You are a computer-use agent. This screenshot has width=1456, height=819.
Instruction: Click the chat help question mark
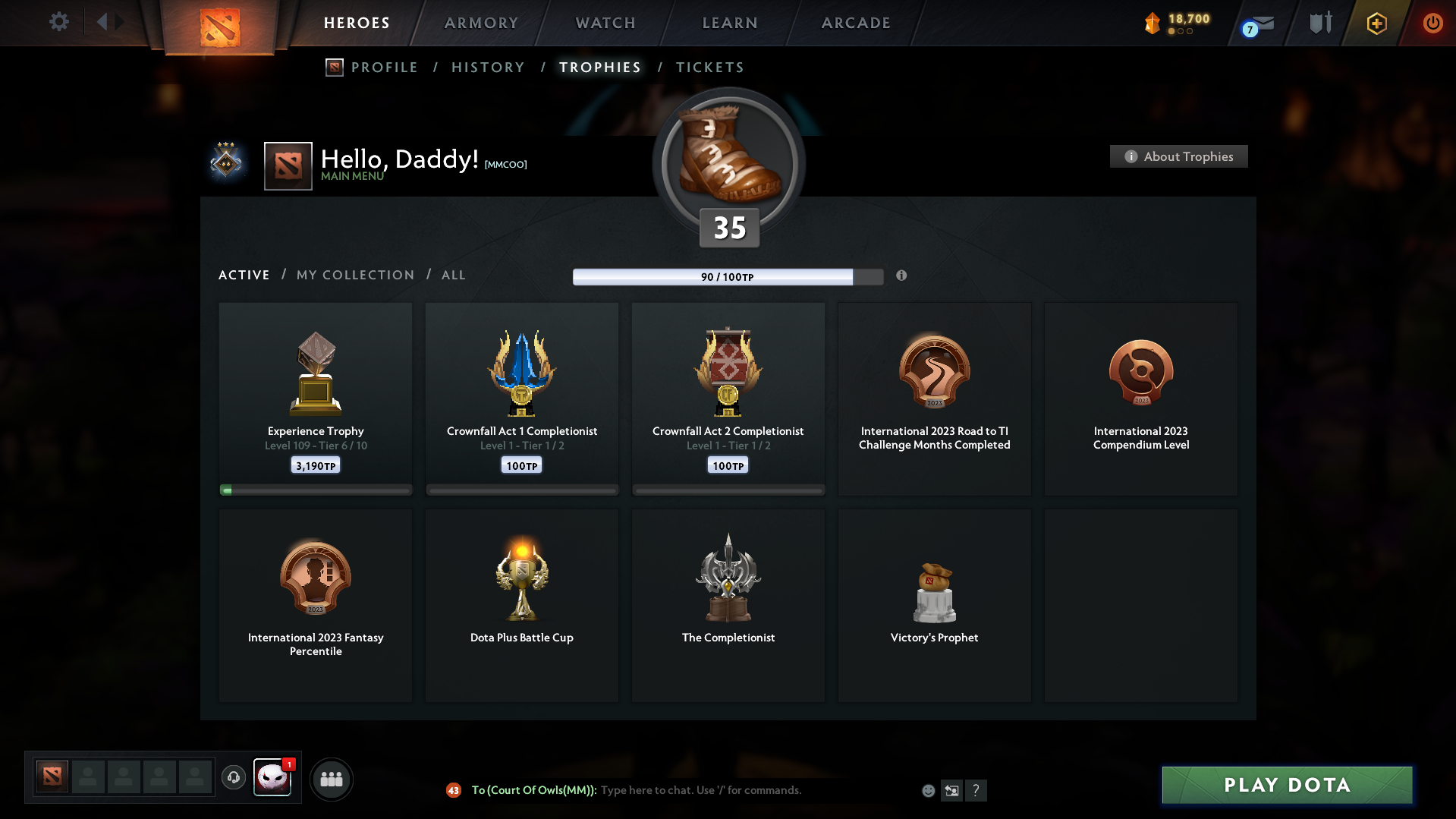(976, 790)
